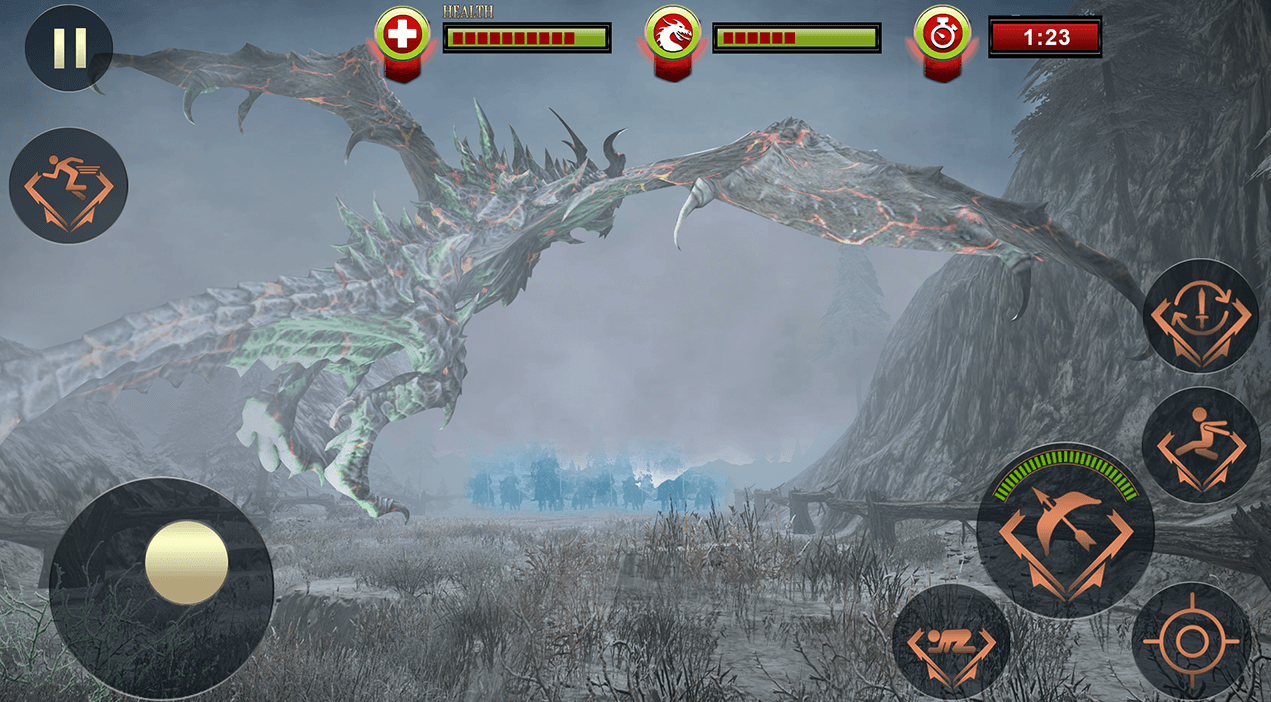Switch weapon with the sword swap button
Screen dimensions: 1271x702
[x=1200, y=316]
